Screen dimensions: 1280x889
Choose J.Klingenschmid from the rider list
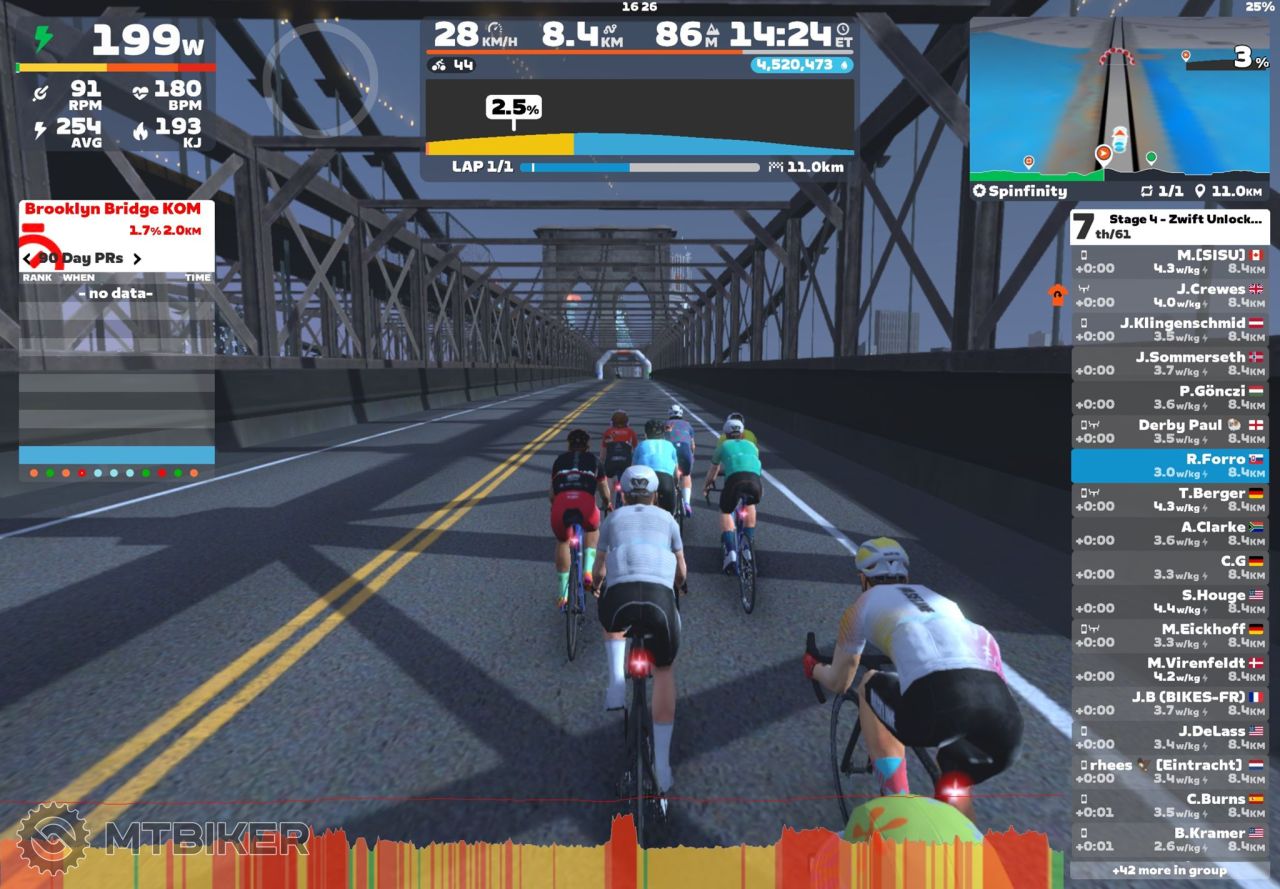1170,329
